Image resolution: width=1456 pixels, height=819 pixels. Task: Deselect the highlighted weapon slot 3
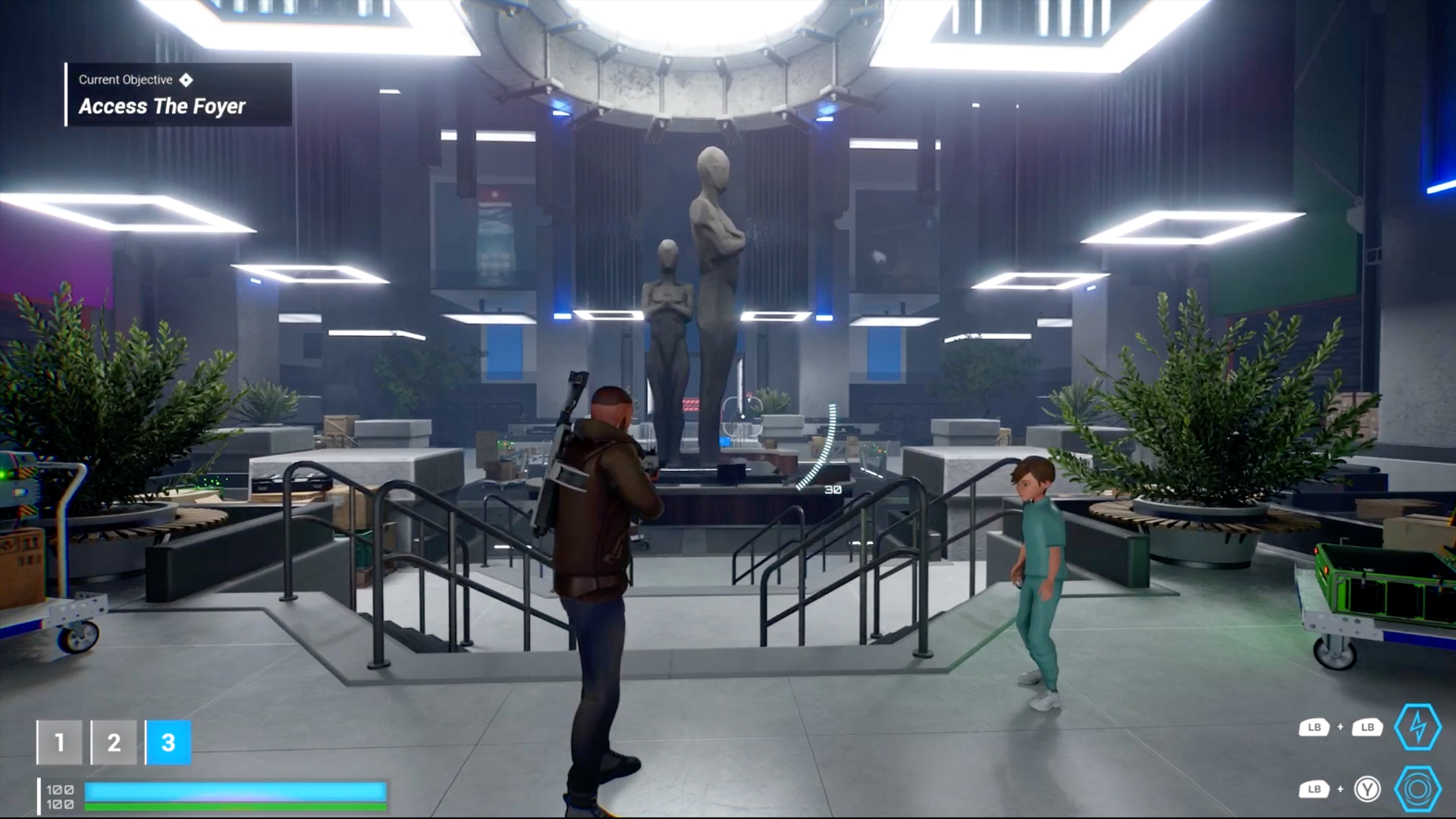(x=168, y=742)
